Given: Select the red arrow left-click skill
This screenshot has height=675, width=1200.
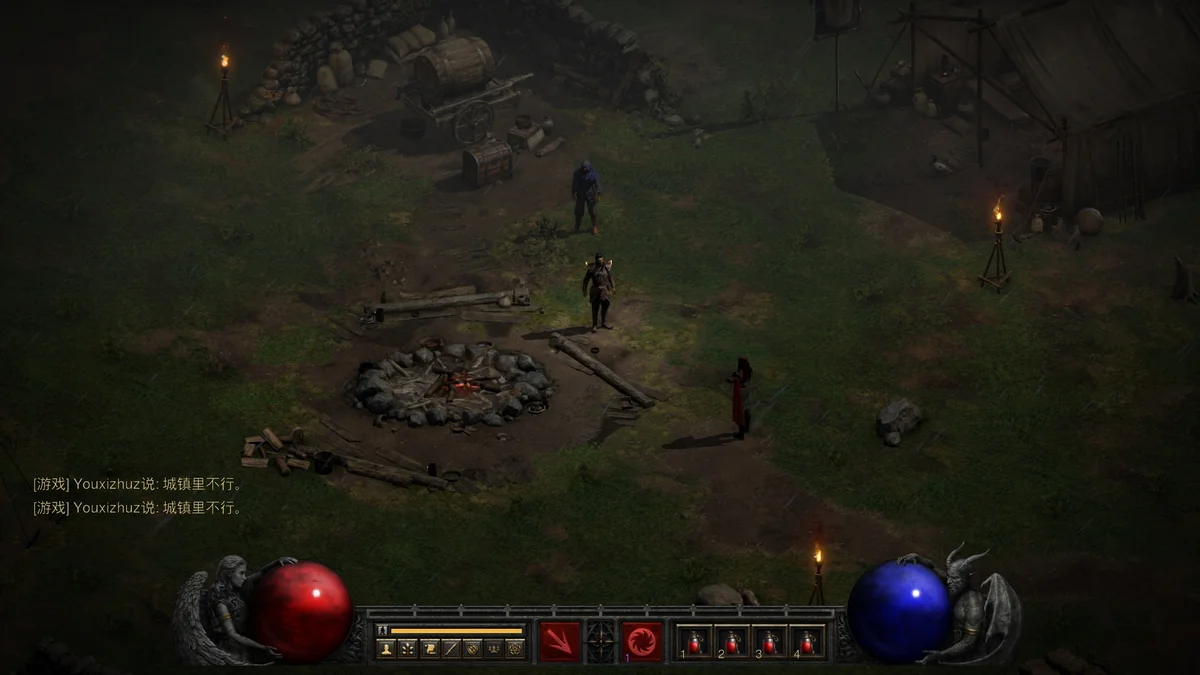Looking at the screenshot, I should (x=560, y=642).
